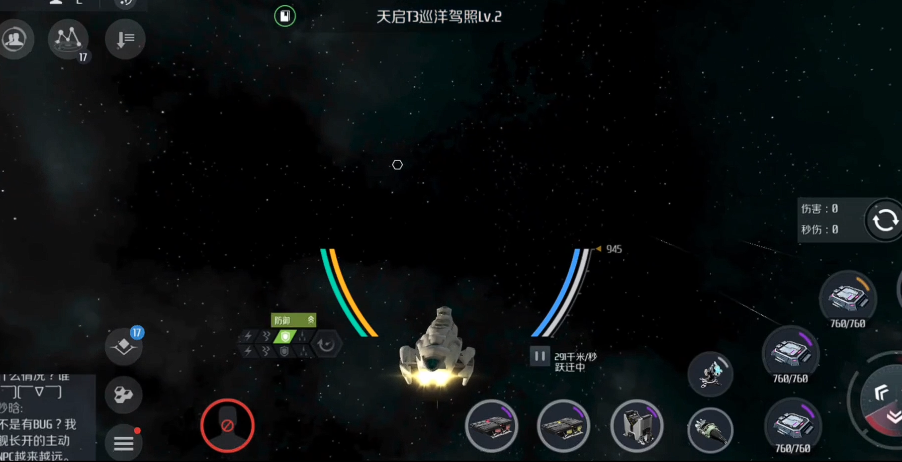Open the hexagon cluster icon
The width and height of the screenshot is (902, 462).
click(x=124, y=395)
